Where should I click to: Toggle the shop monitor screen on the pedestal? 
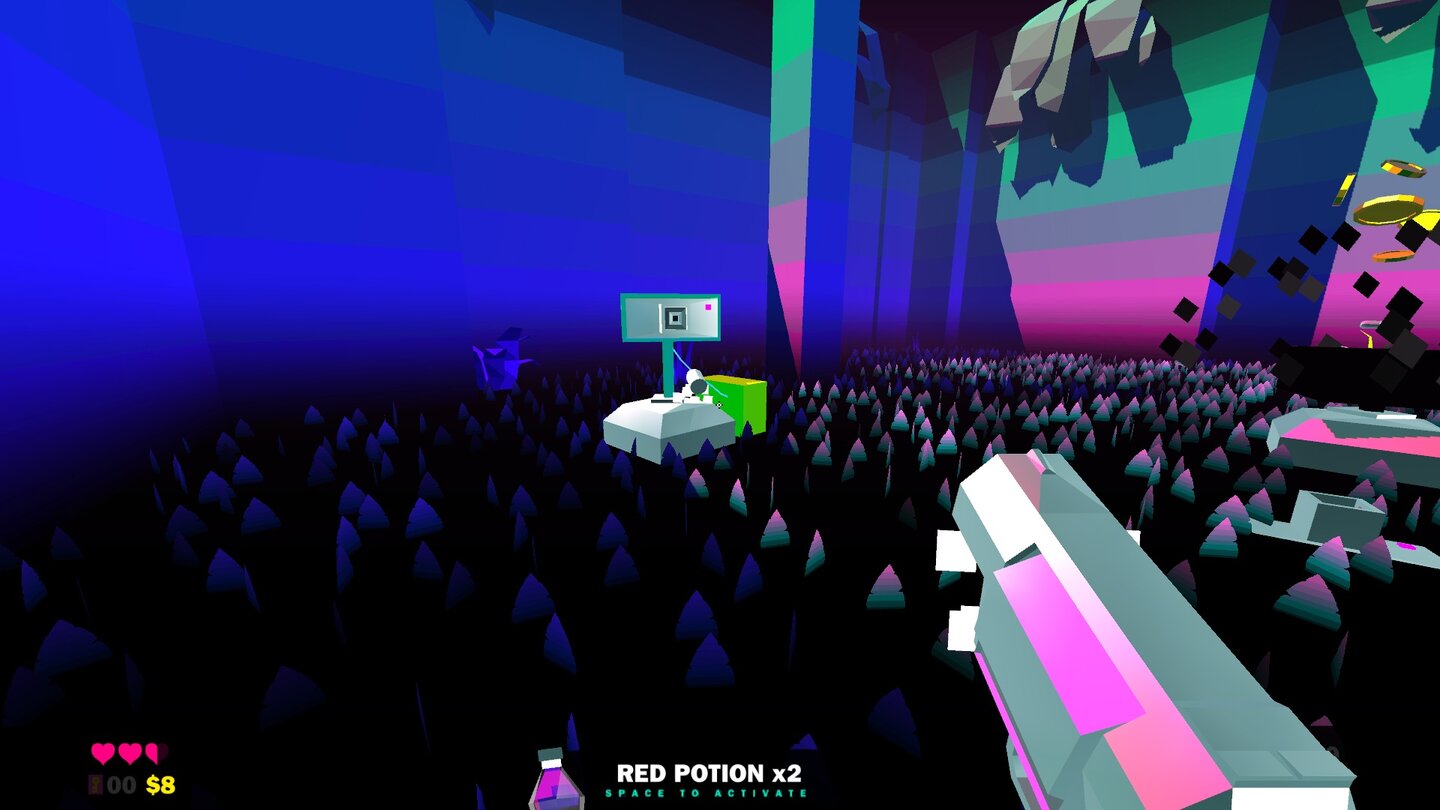(668, 316)
